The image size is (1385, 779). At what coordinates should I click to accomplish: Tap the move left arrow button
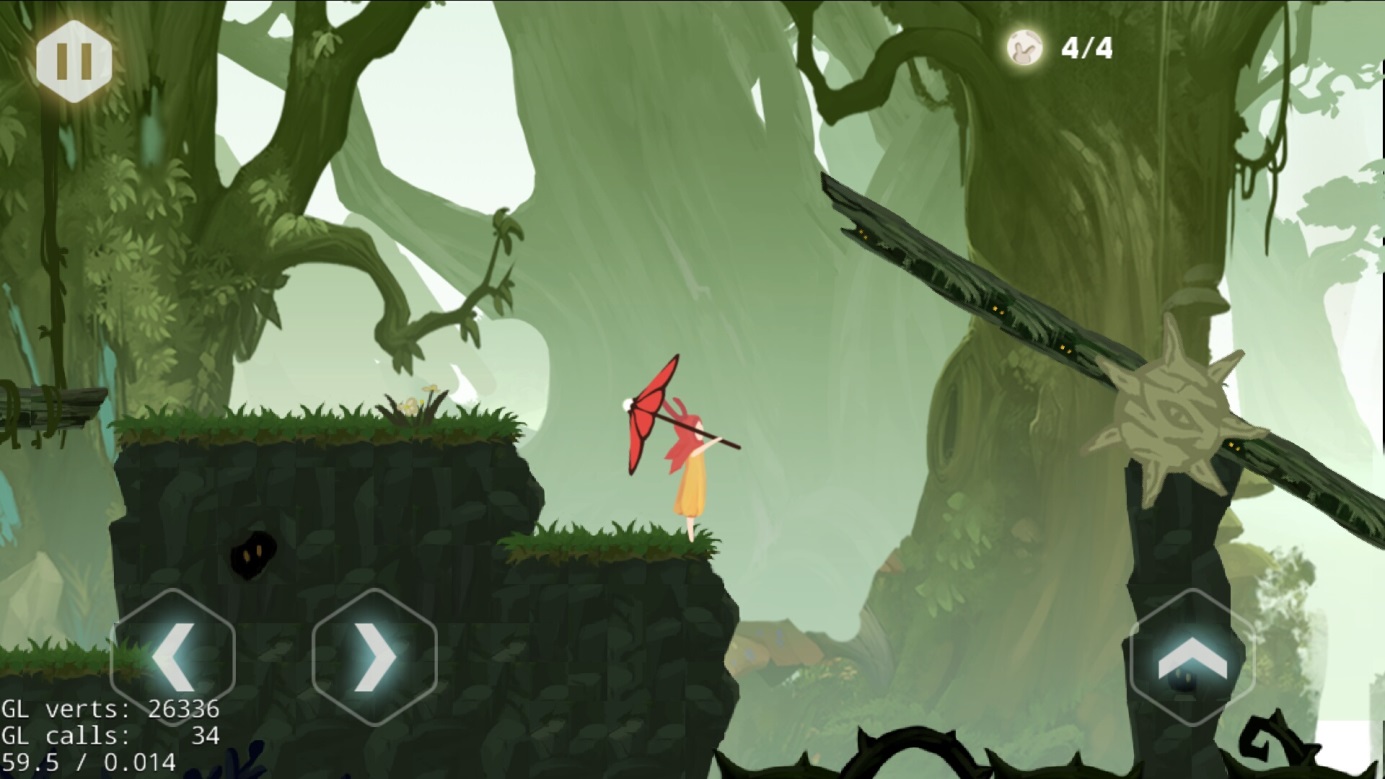[x=172, y=656]
